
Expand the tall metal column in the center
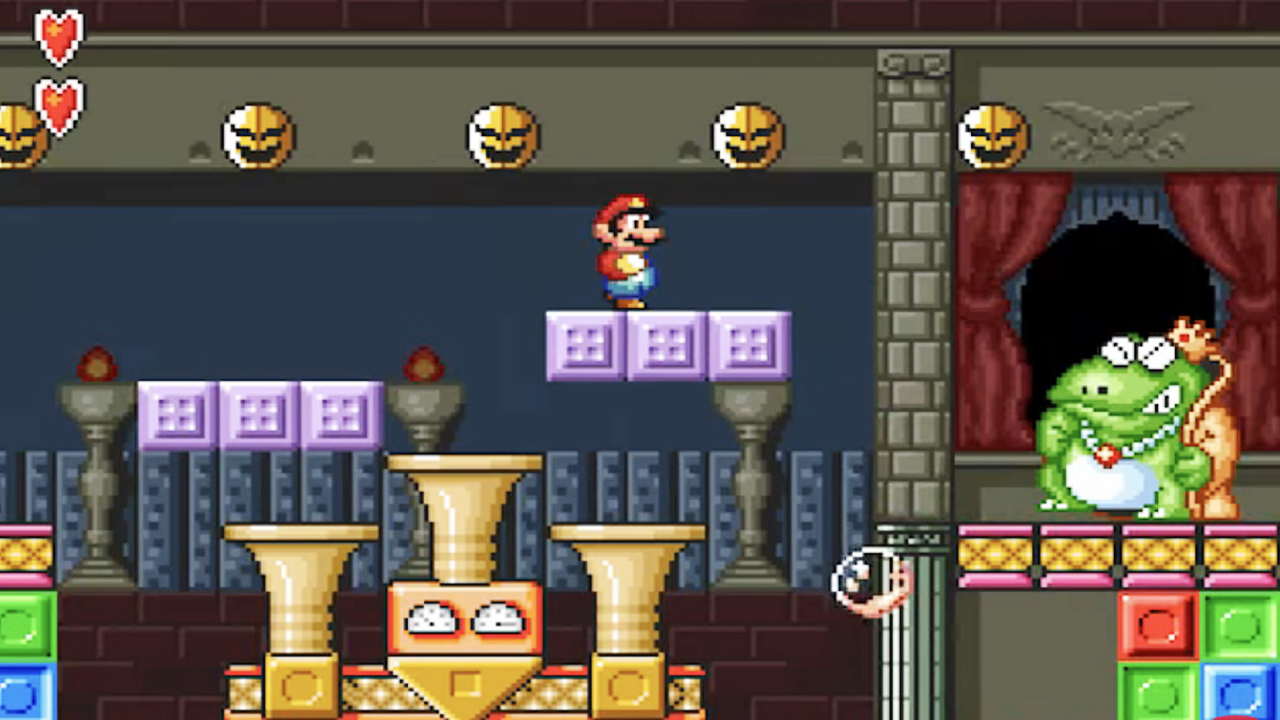pyautogui.click(x=915, y=300)
